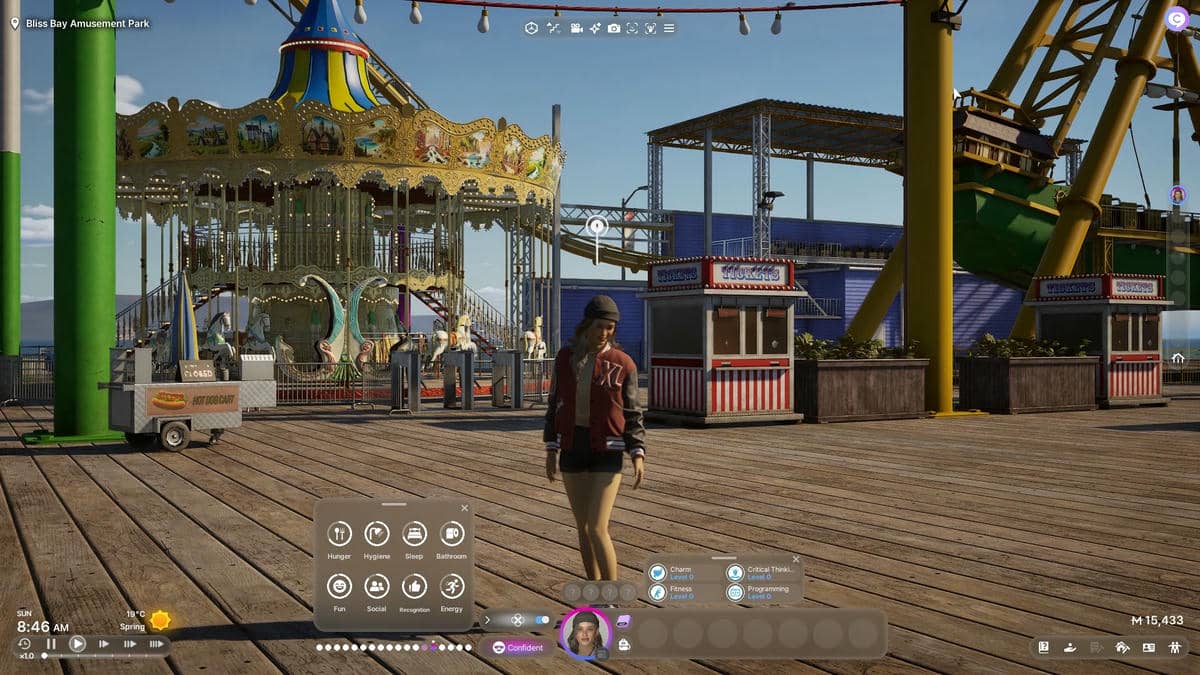This screenshot has height=675, width=1200.
Task: Open the hamburger menu in top toolbar
Action: (x=669, y=28)
